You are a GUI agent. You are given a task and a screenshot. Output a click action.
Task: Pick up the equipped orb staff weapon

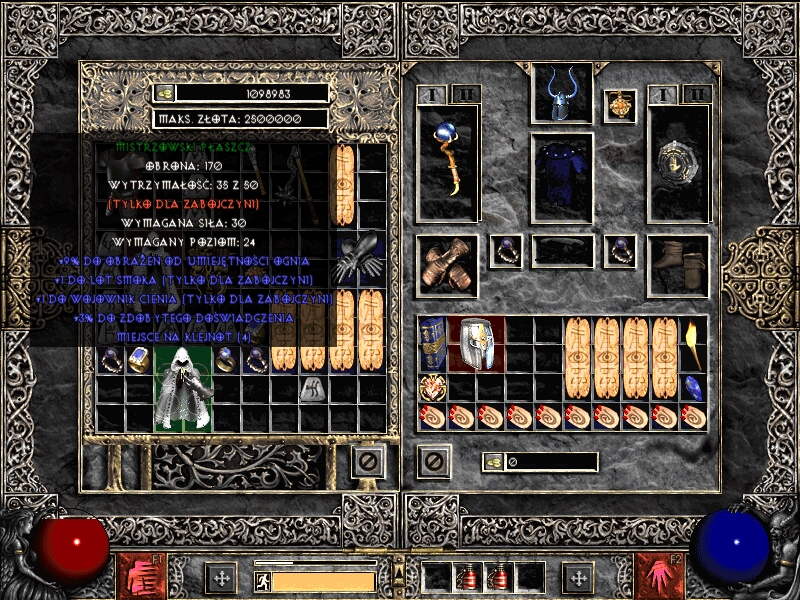click(x=446, y=162)
